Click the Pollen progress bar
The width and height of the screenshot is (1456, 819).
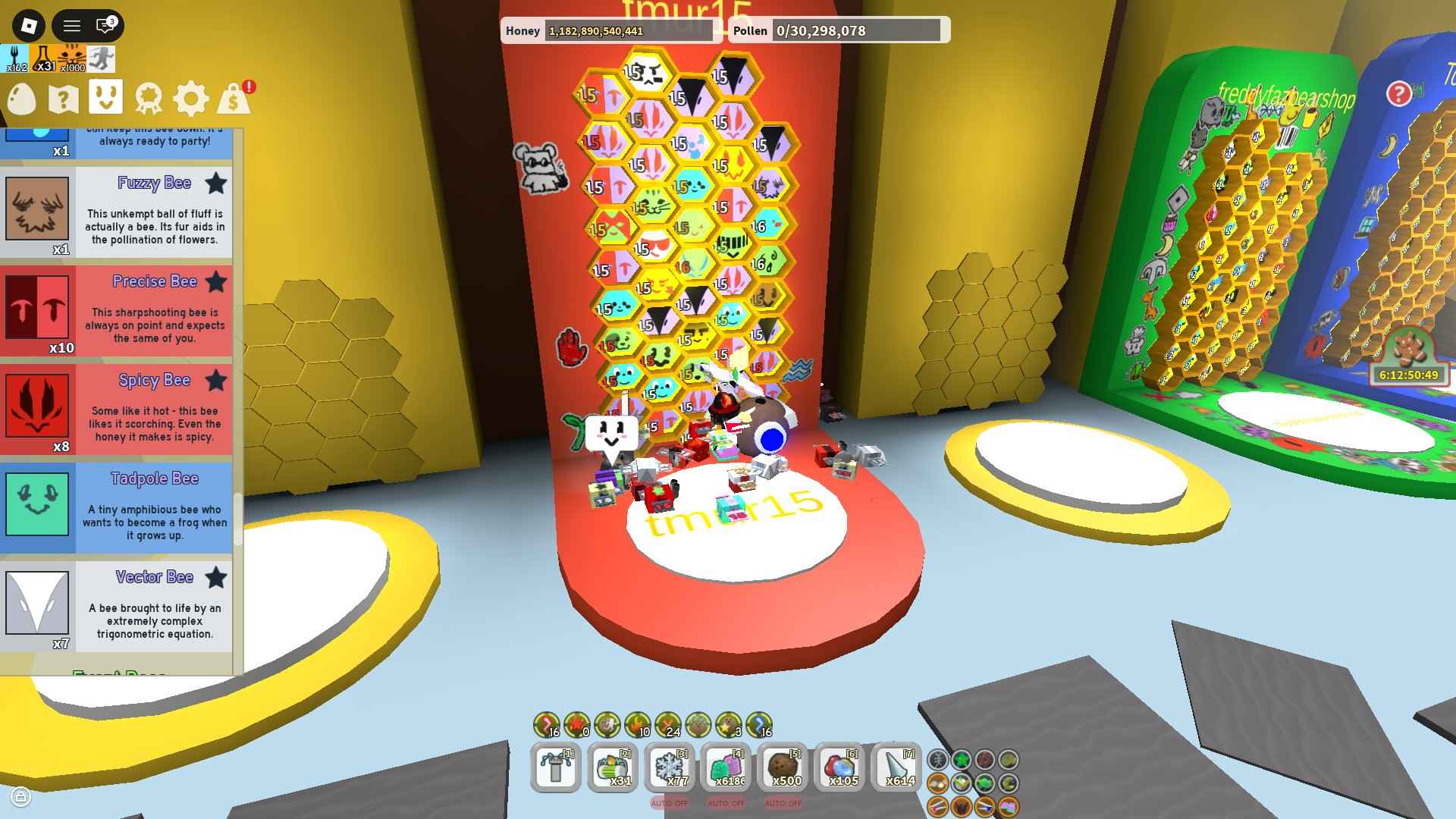tap(857, 31)
